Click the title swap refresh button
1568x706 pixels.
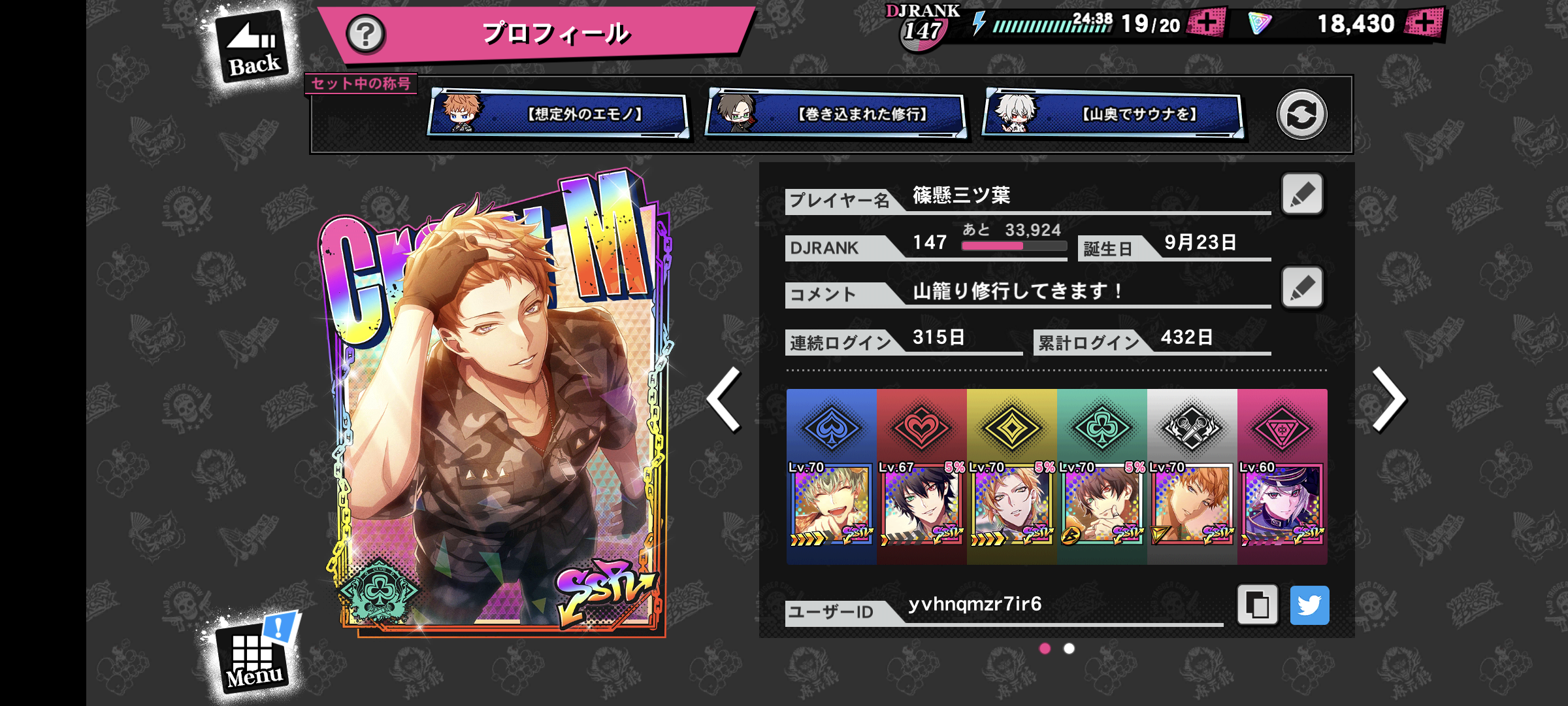pyautogui.click(x=1301, y=114)
